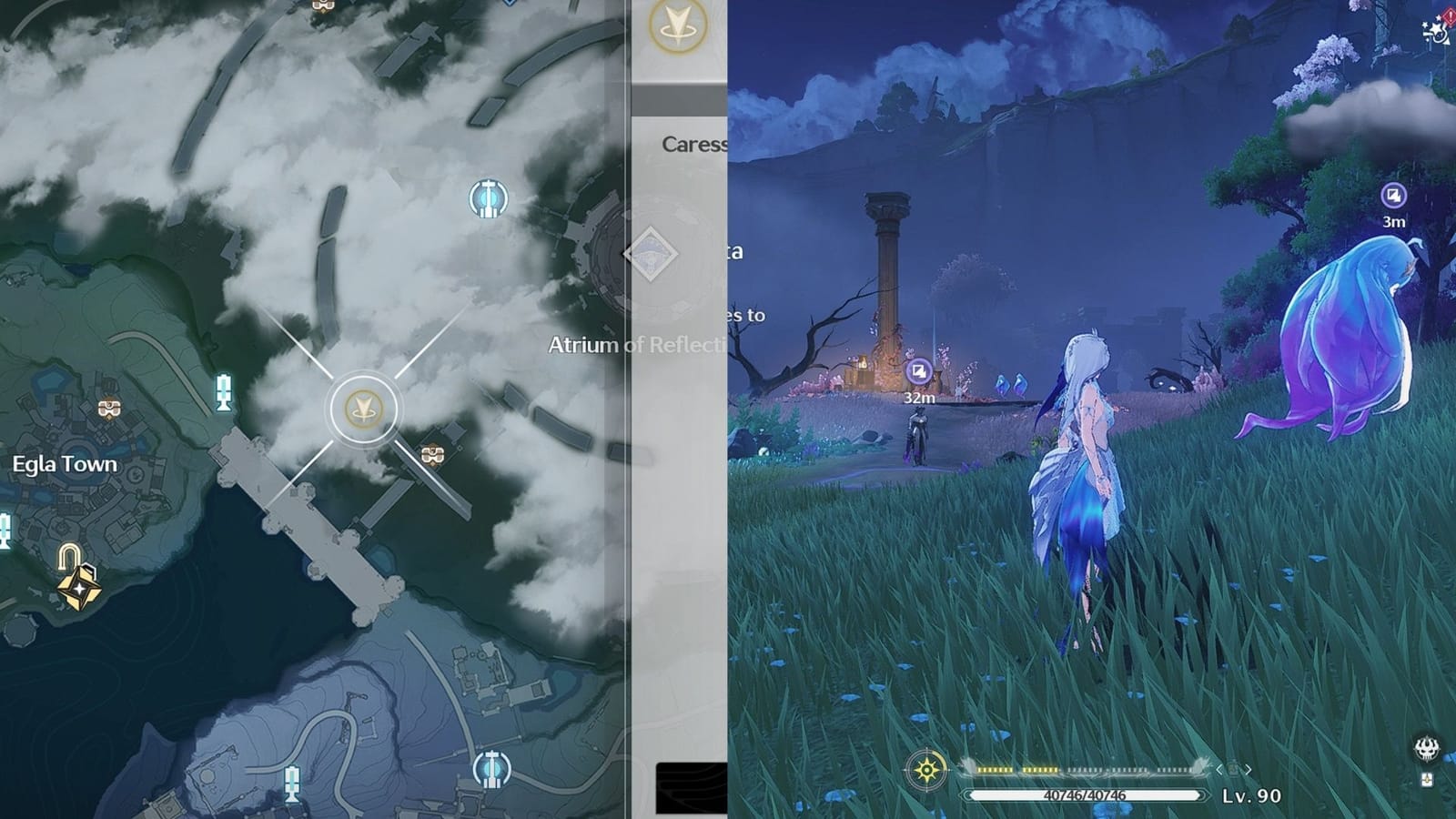This screenshot has width=1456, height=819.
Task: Click the HP bar showing 40746/40746
Action: [1083, 794]
